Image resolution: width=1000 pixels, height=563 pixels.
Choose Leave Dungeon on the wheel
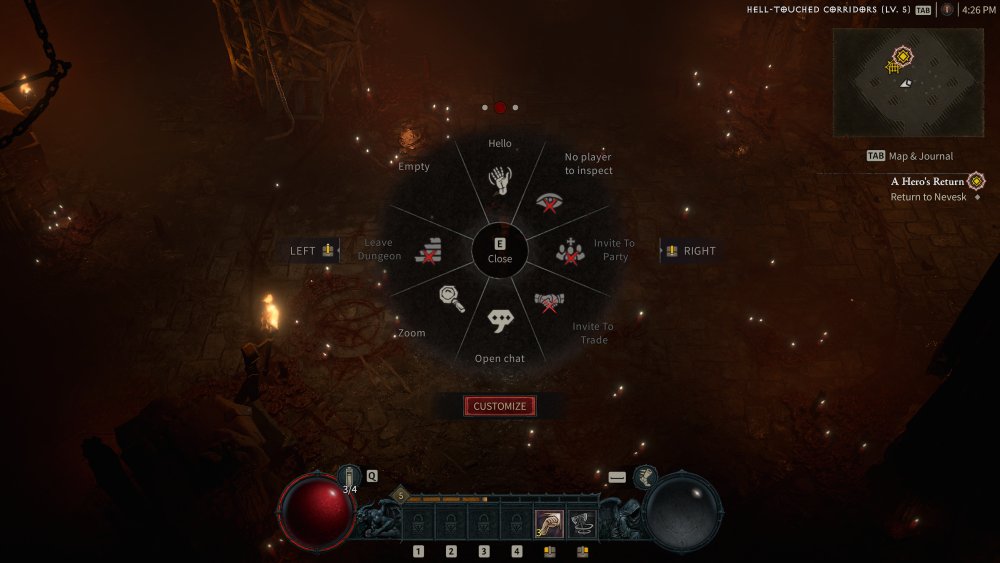428,250
